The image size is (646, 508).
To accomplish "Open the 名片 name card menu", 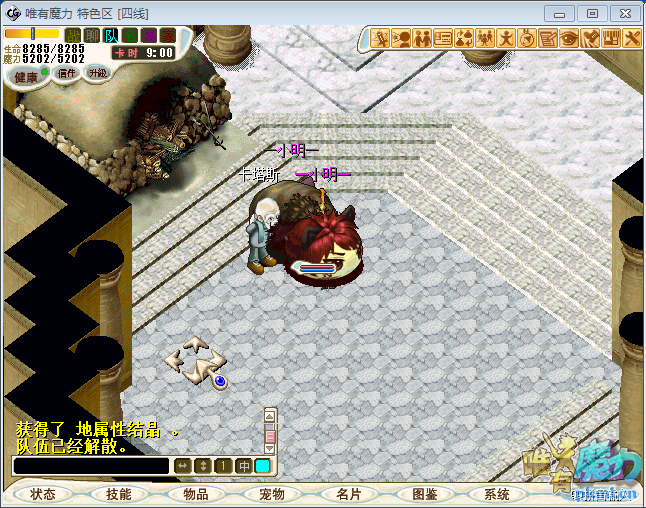I will coord(349,494).
